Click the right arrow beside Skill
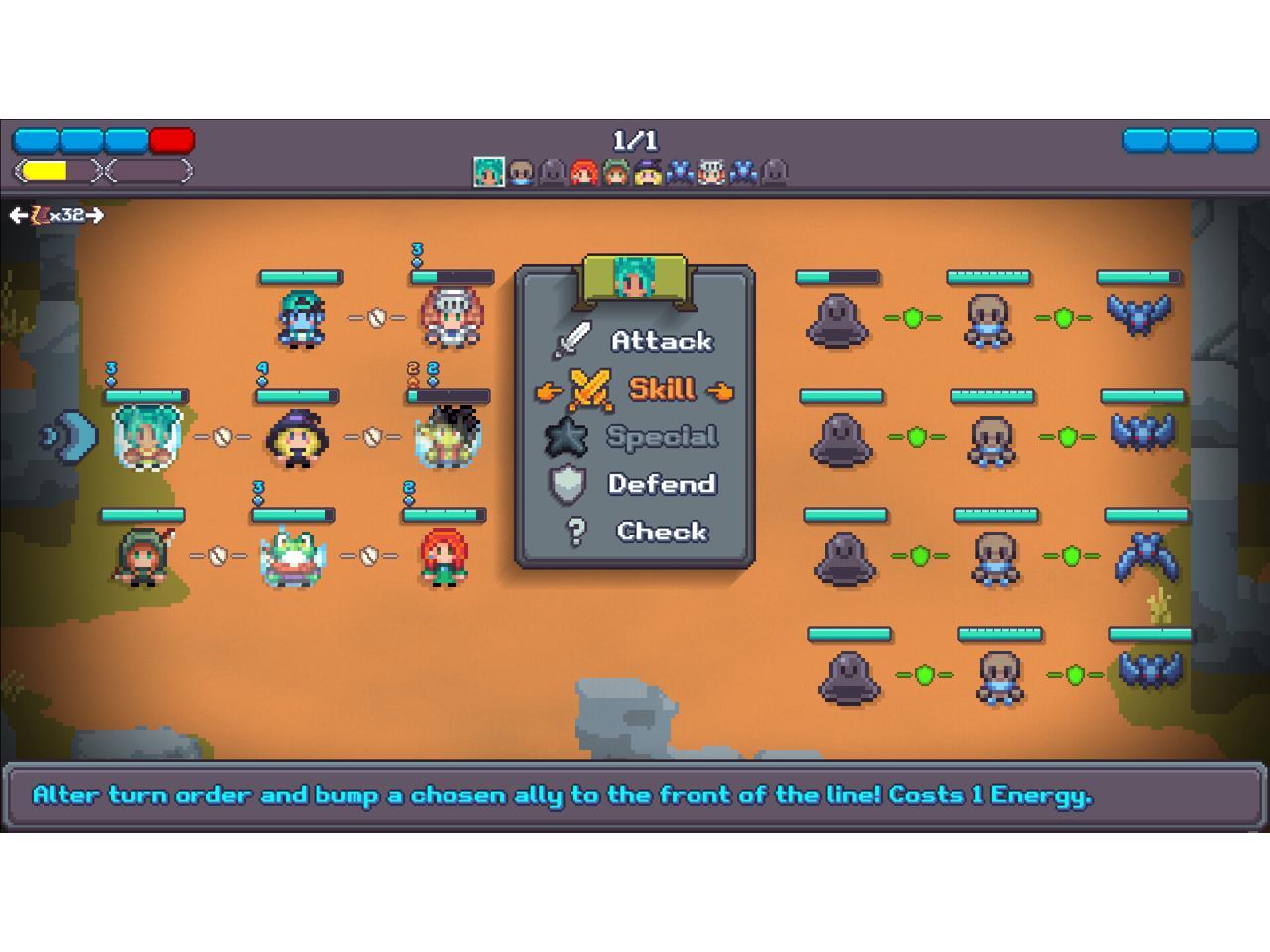 721,391
